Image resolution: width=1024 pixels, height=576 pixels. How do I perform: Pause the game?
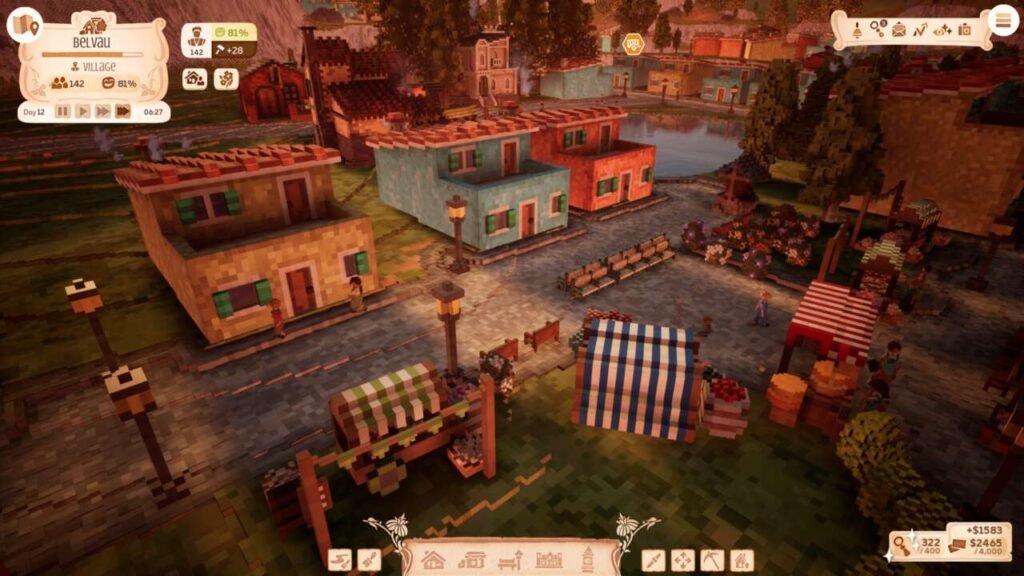pos(63,111)
